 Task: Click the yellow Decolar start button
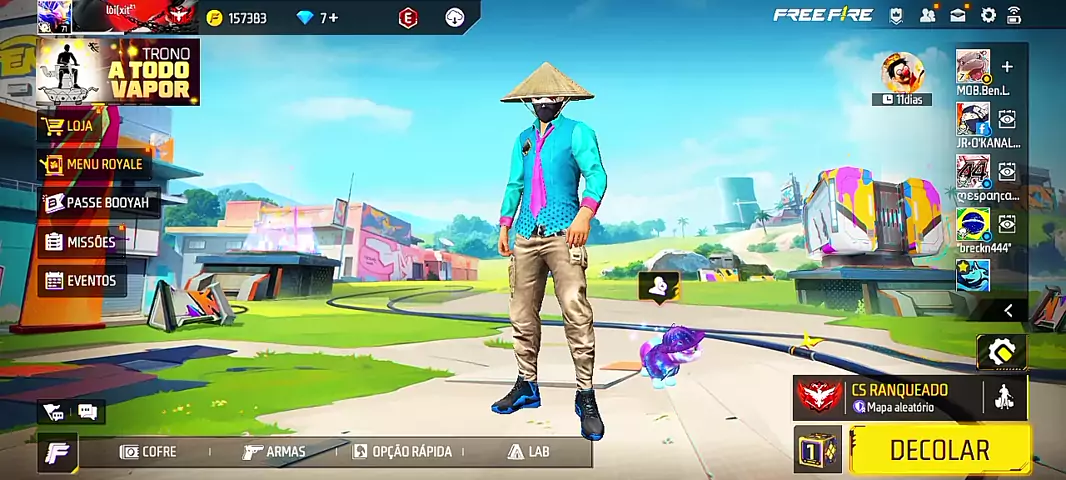tap(939, 450)
